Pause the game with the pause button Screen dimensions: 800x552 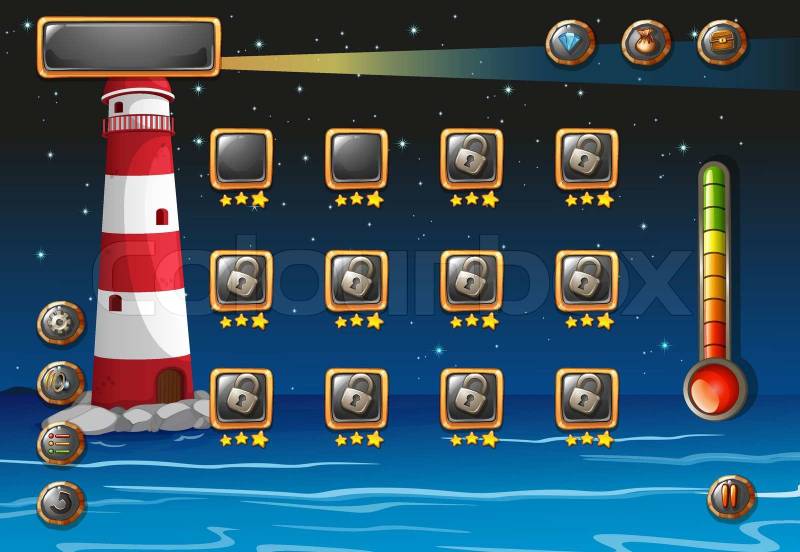click(x=731, y=497)
